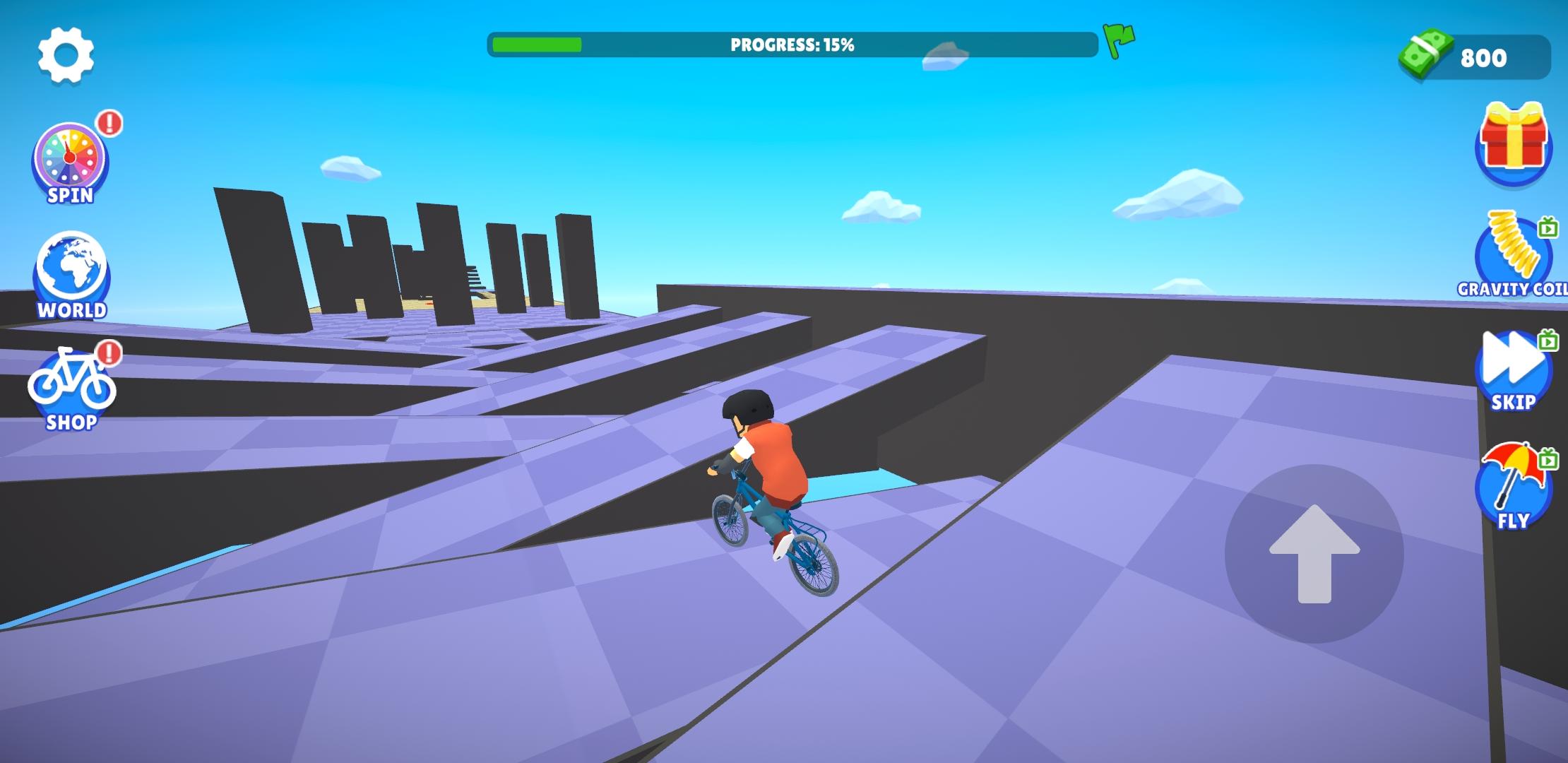Open the settings gear
Viewport: 1568px width, 763px height.
coord(66,57)
